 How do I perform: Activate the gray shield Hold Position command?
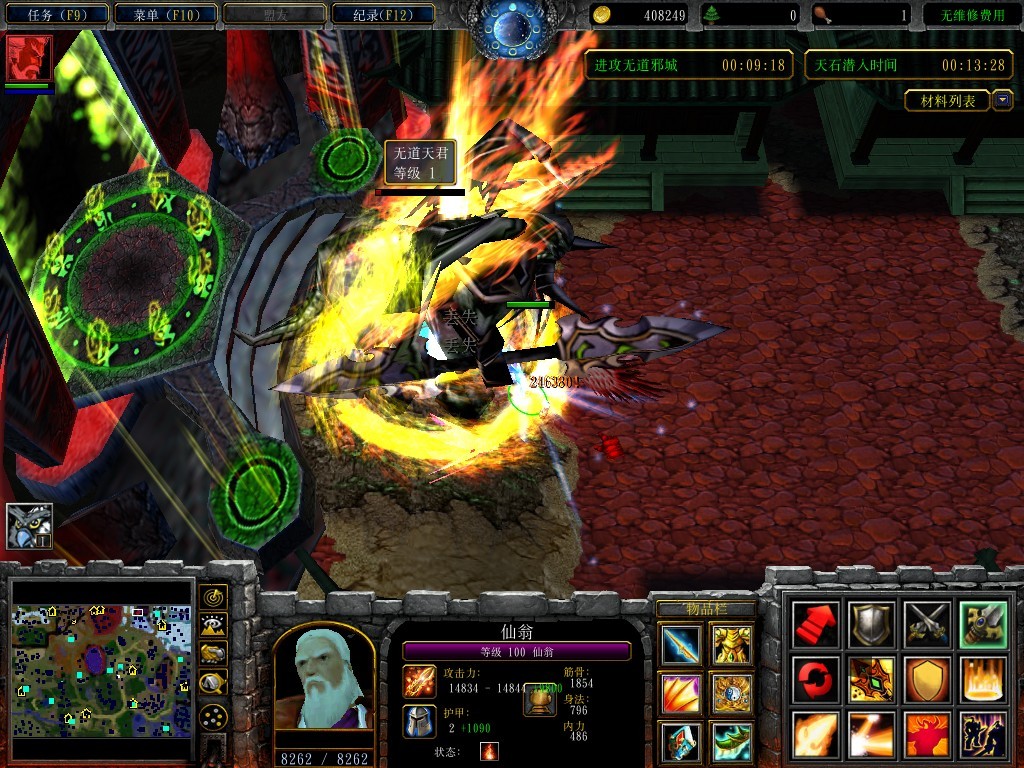pyautogui.click(x=870, y=625)
